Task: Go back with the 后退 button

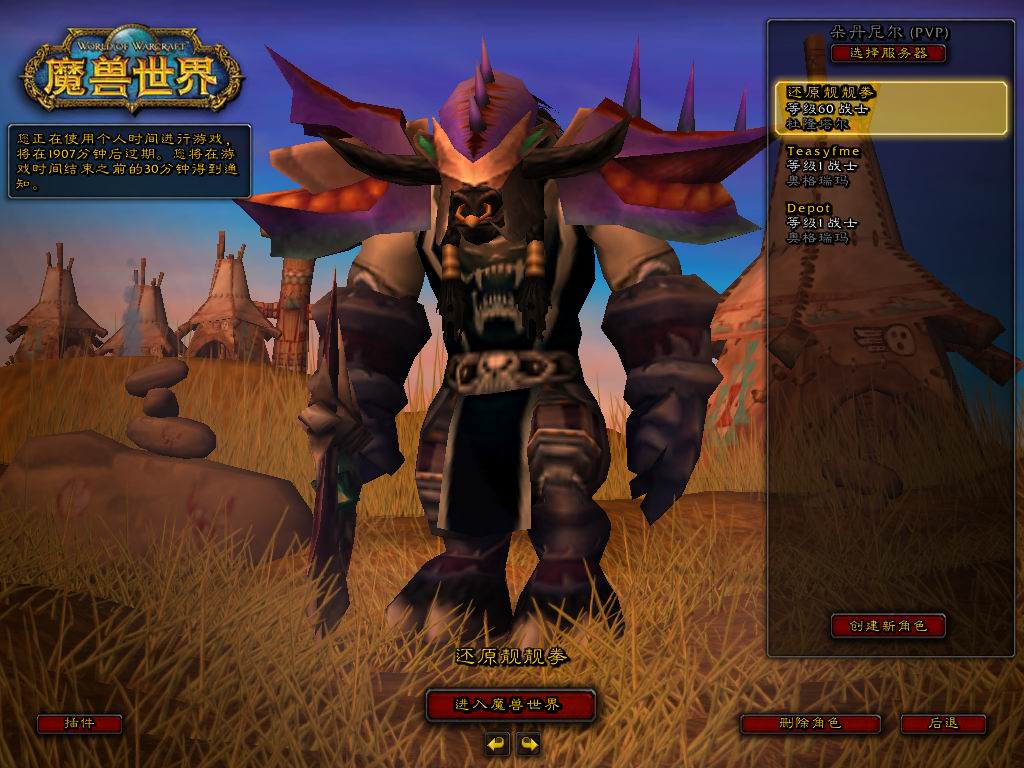Action: pos(943,723)
